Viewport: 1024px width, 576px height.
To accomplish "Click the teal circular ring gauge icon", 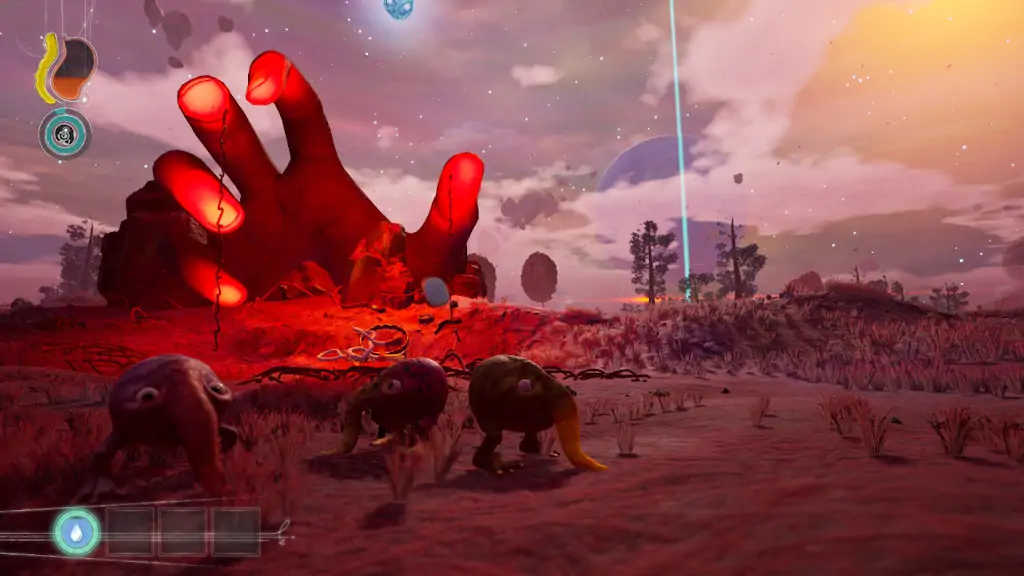I will (x=65, y=133).
